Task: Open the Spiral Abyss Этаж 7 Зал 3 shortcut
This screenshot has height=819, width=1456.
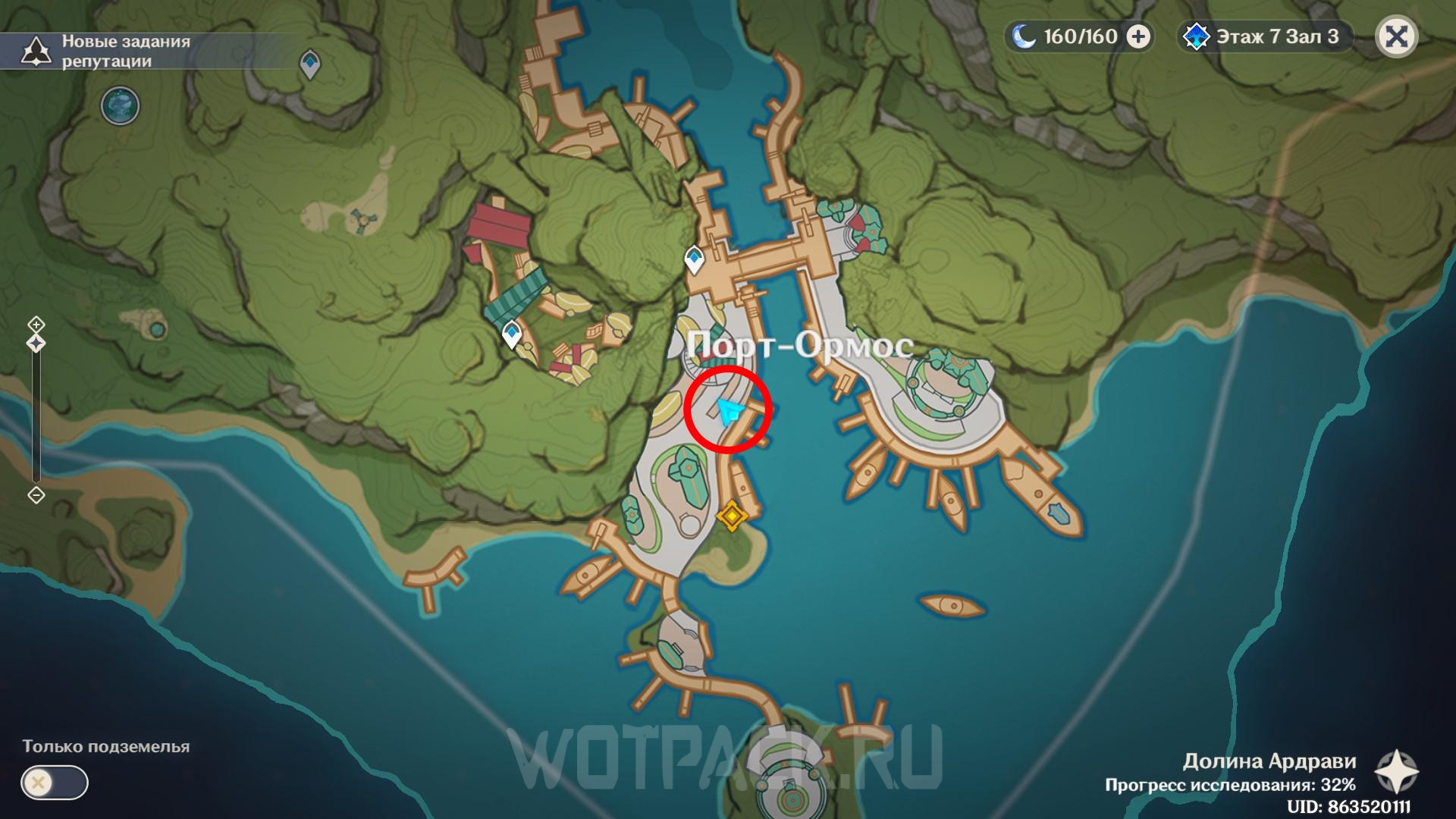Action: coord(1264,37)
